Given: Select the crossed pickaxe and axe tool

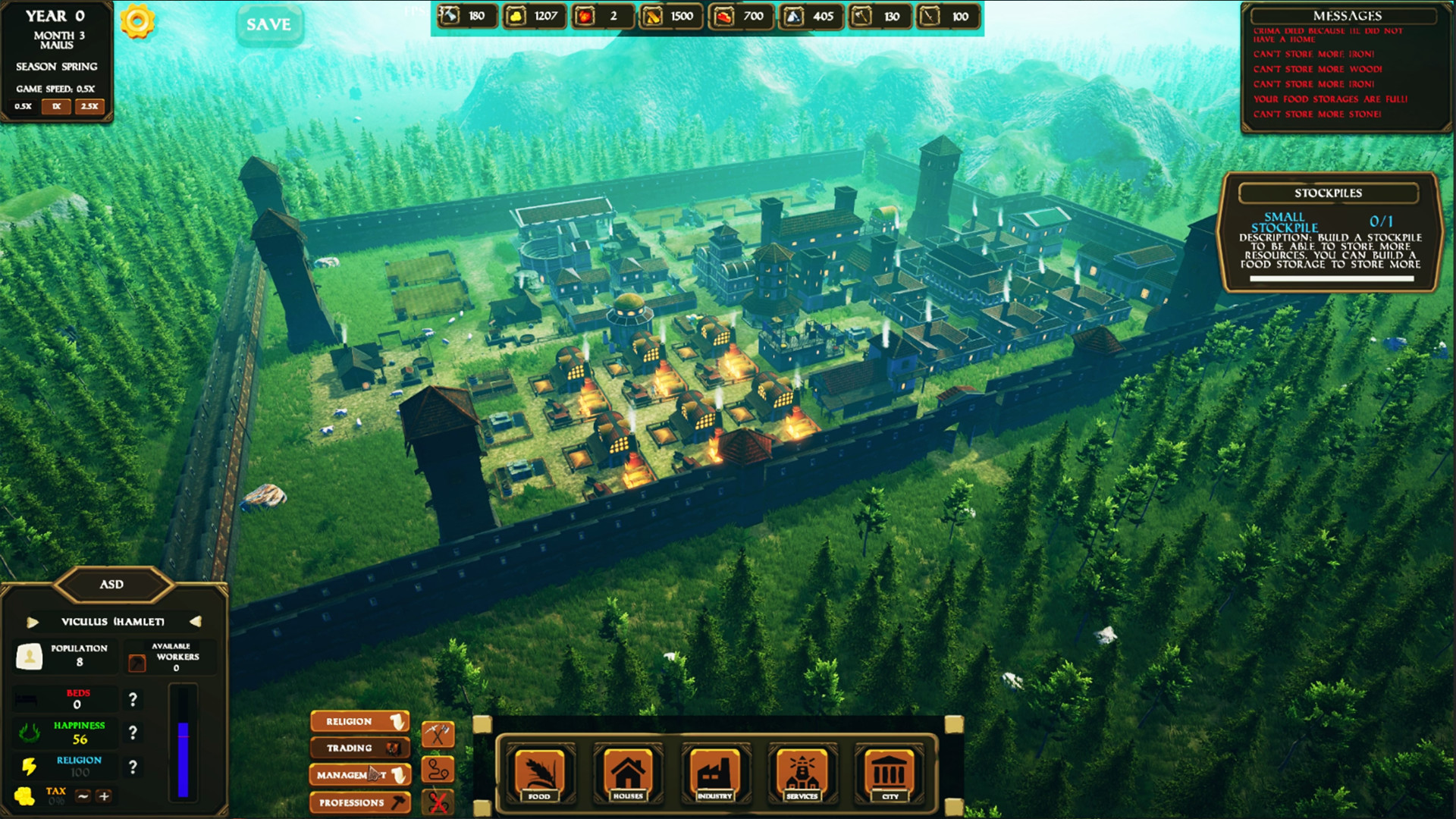Looking at the screenshot, I should [438, 734].
